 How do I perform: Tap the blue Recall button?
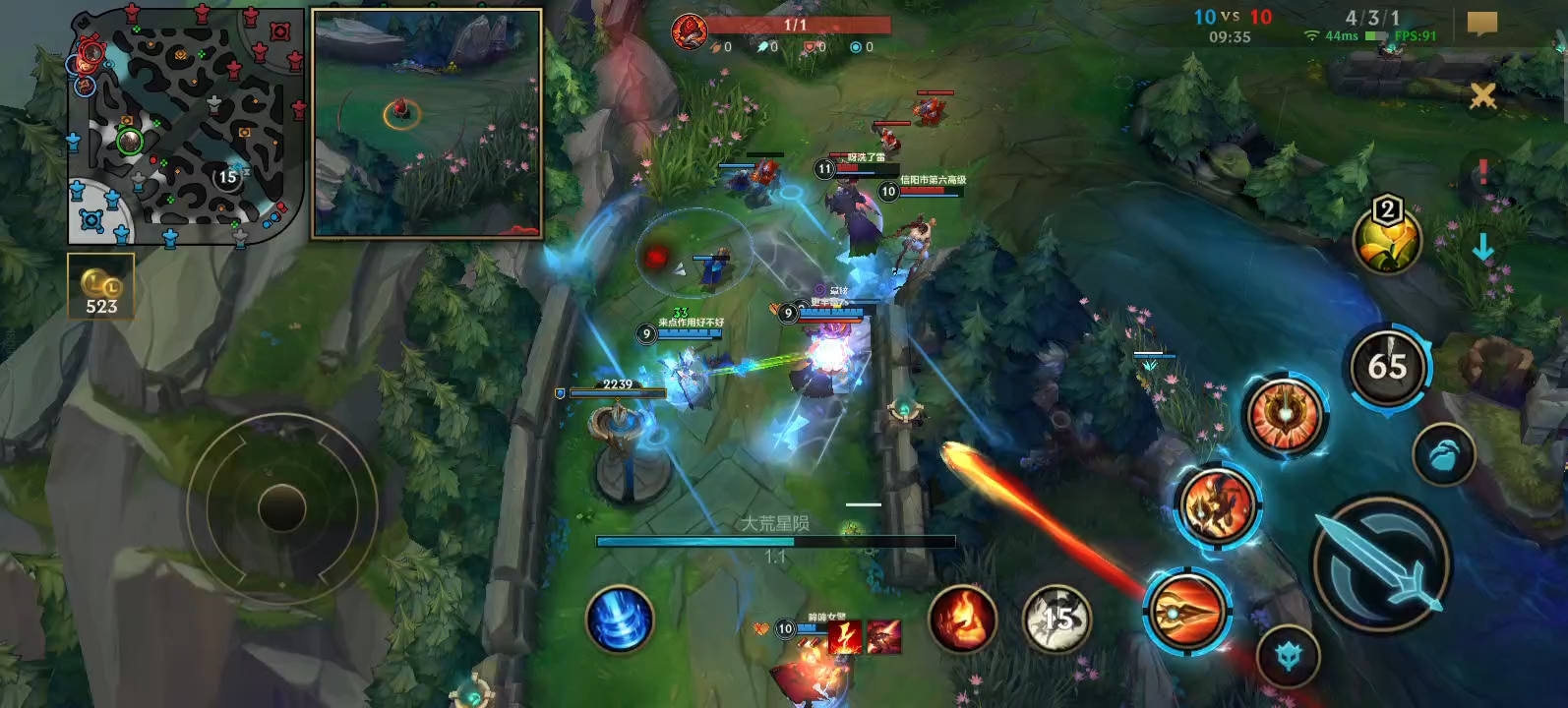[622, 619]
